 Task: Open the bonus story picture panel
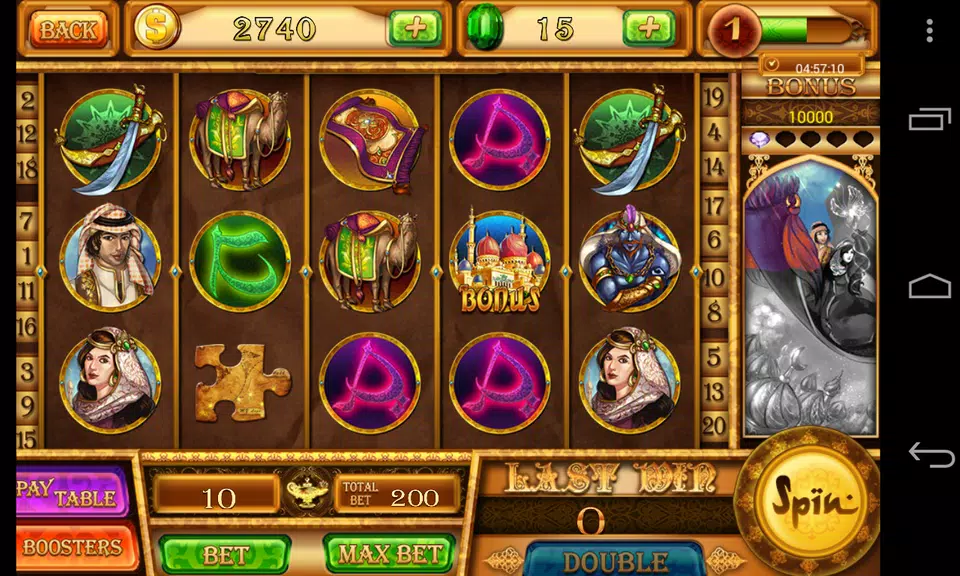pyautogui.click(x=810, y=295)
